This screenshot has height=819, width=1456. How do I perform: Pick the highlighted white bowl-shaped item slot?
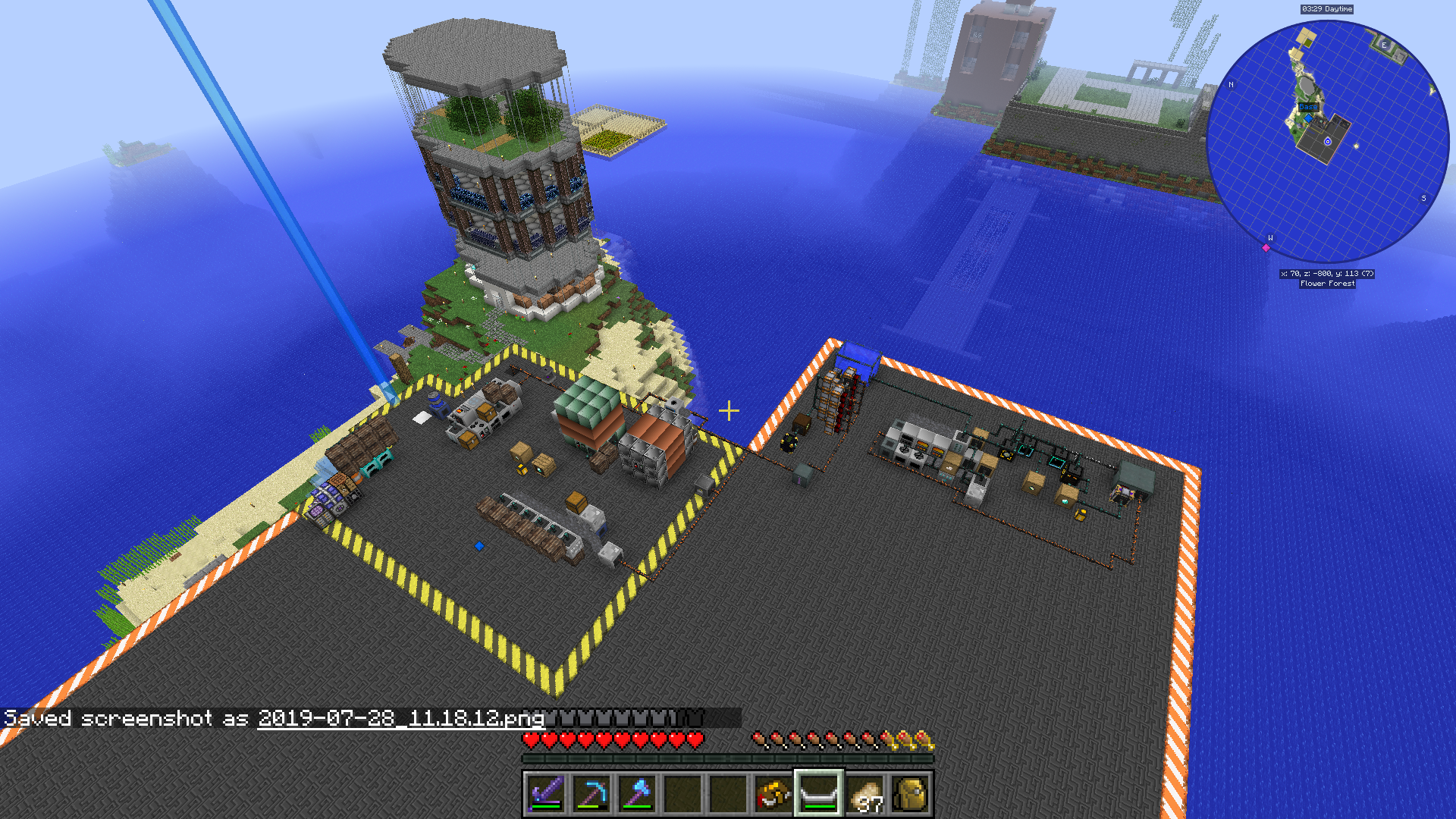click(819, 794)
